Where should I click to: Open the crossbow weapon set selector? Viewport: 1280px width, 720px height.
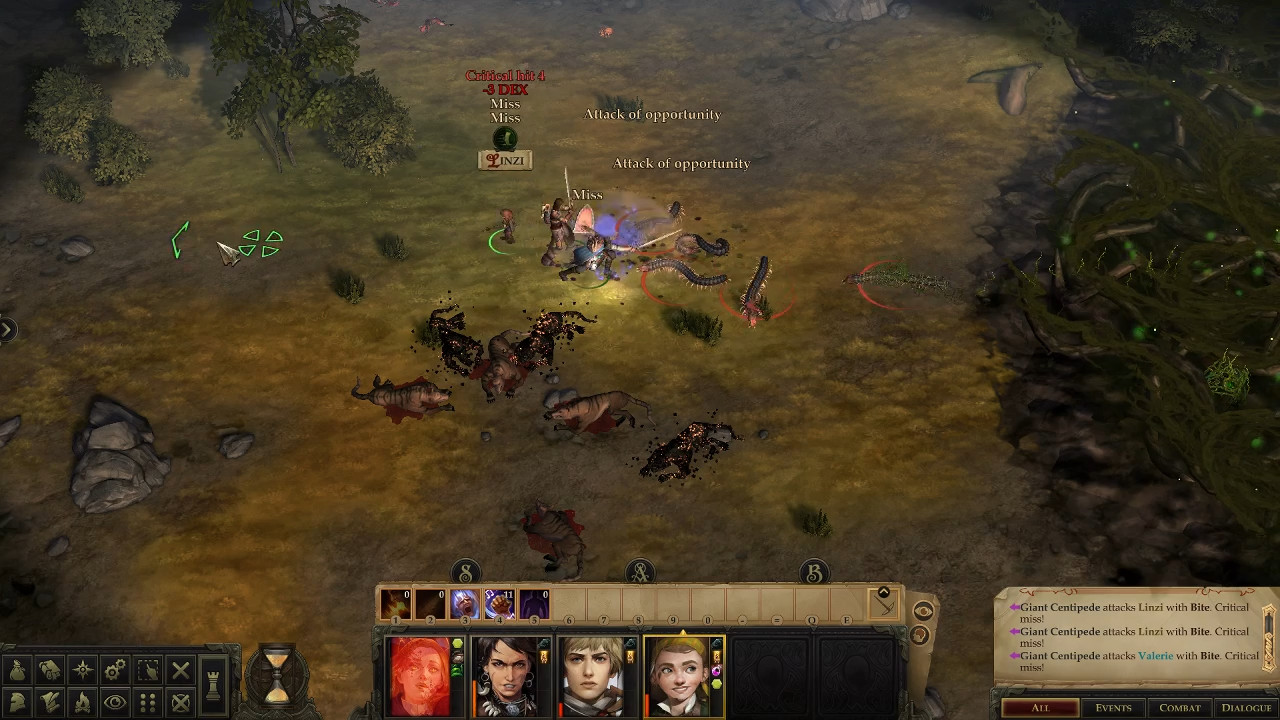coord(884,602)
